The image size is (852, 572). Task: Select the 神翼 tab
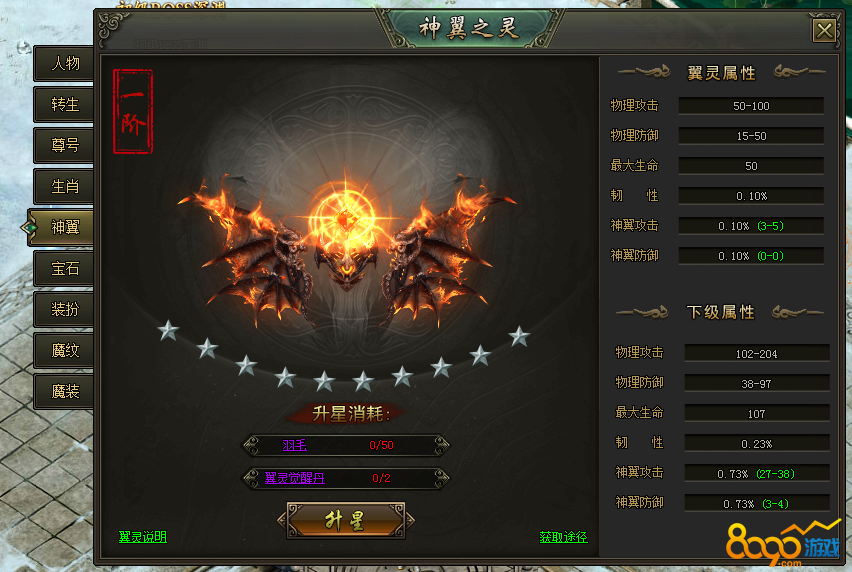coord(65,227)
